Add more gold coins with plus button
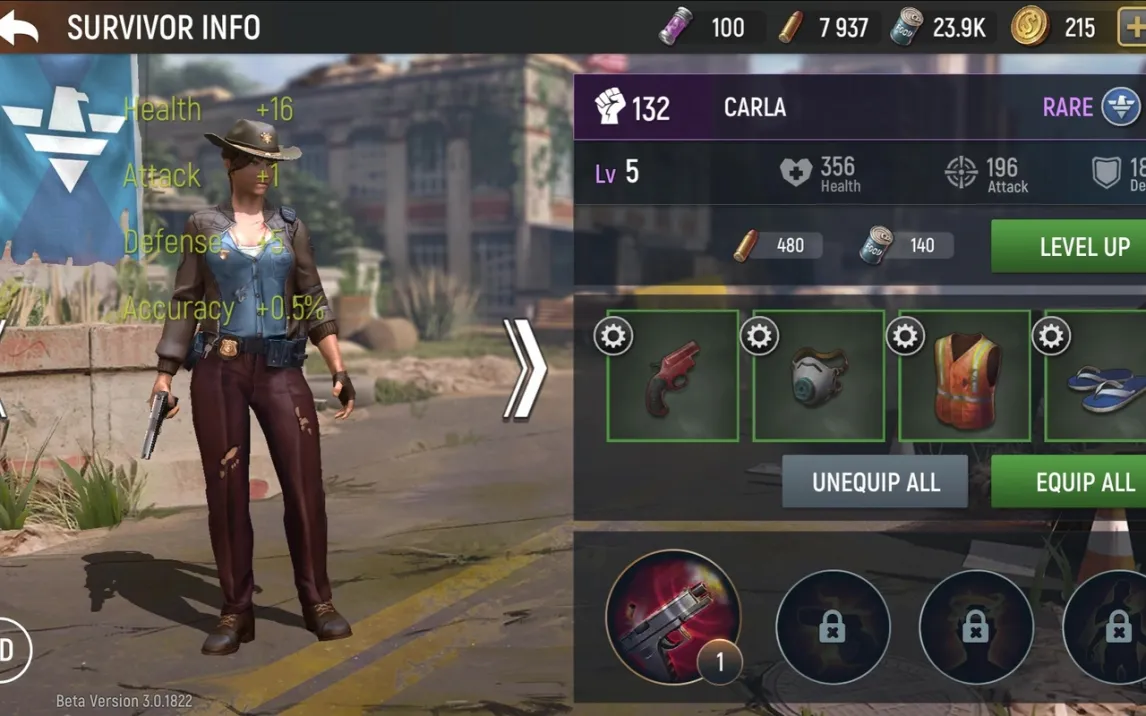The width and height of the screenshot is (1146, 716). [1132, 28]
